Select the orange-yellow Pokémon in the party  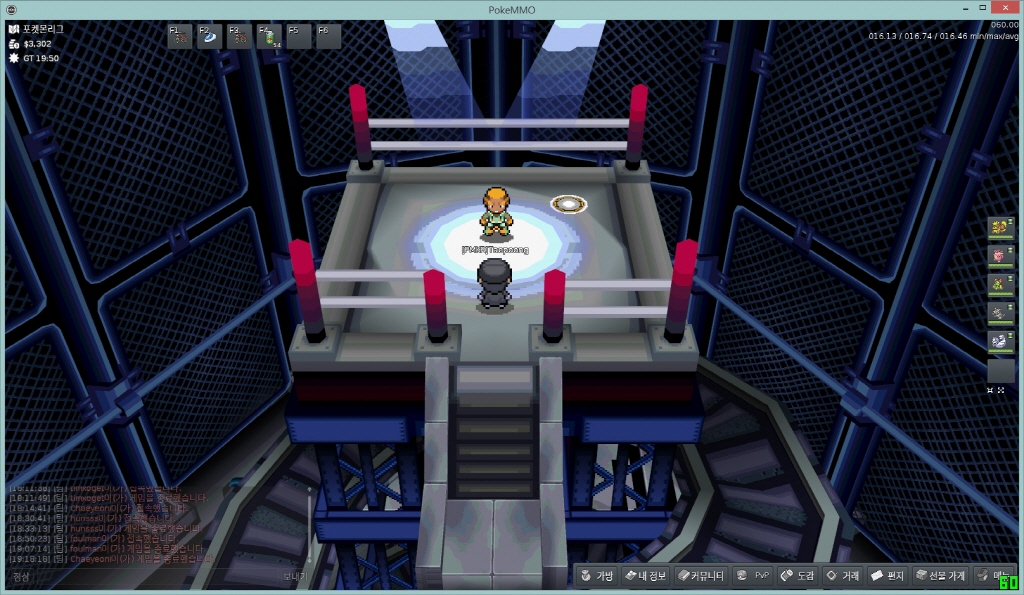pos(1000,229)
